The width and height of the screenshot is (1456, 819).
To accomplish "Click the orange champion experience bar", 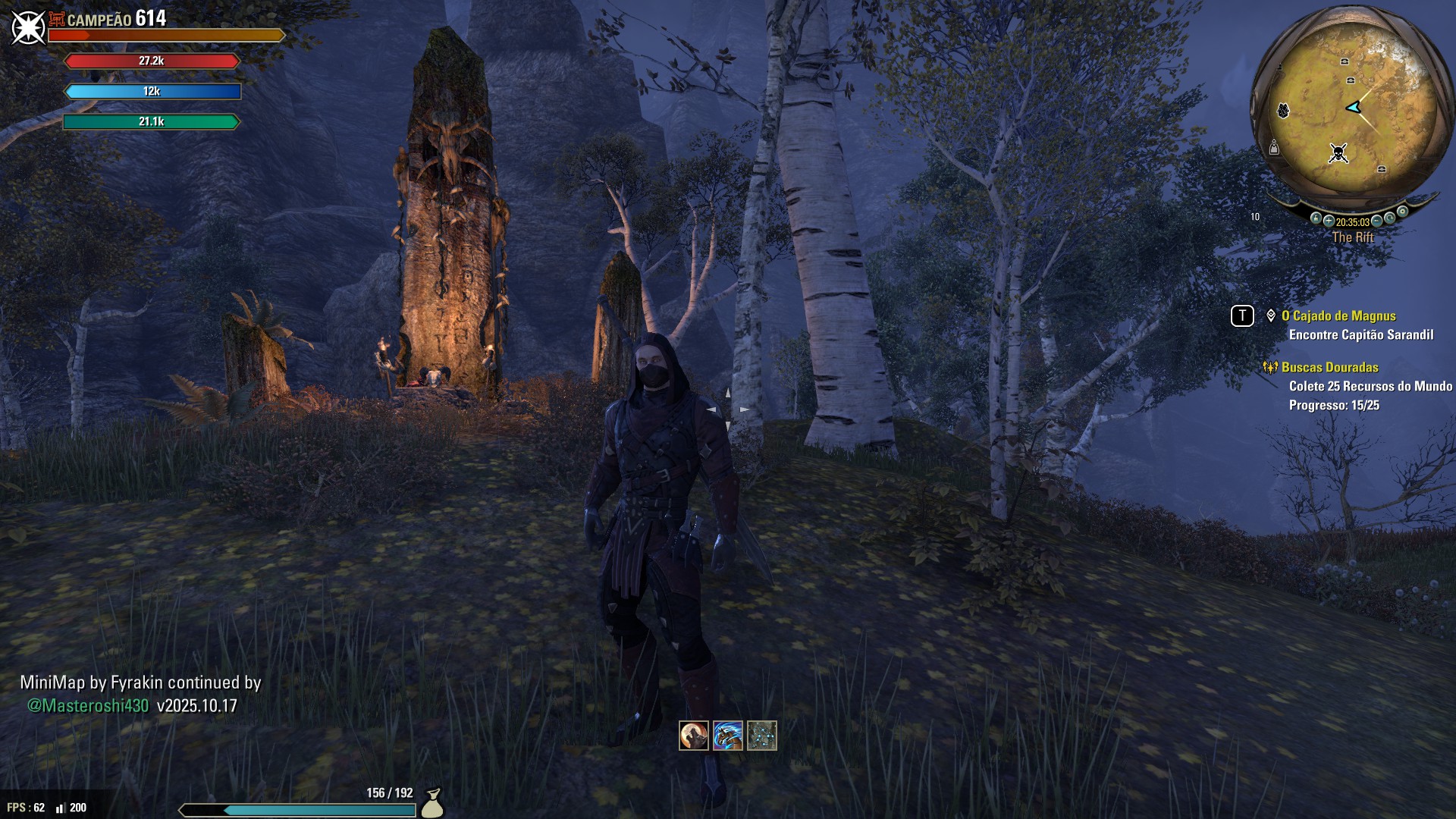I will (x=165, y=33).
